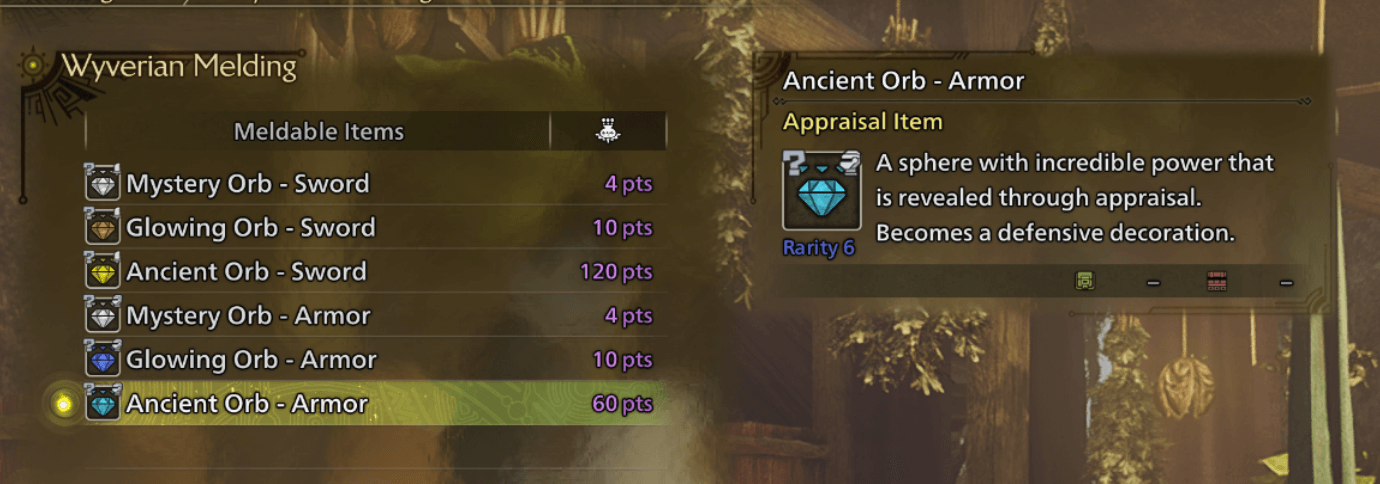The height and width of the screenshot is (484, 1380).
Task: Select the highlighted Ancient Orb - Armor row
Action: (247, 404)
